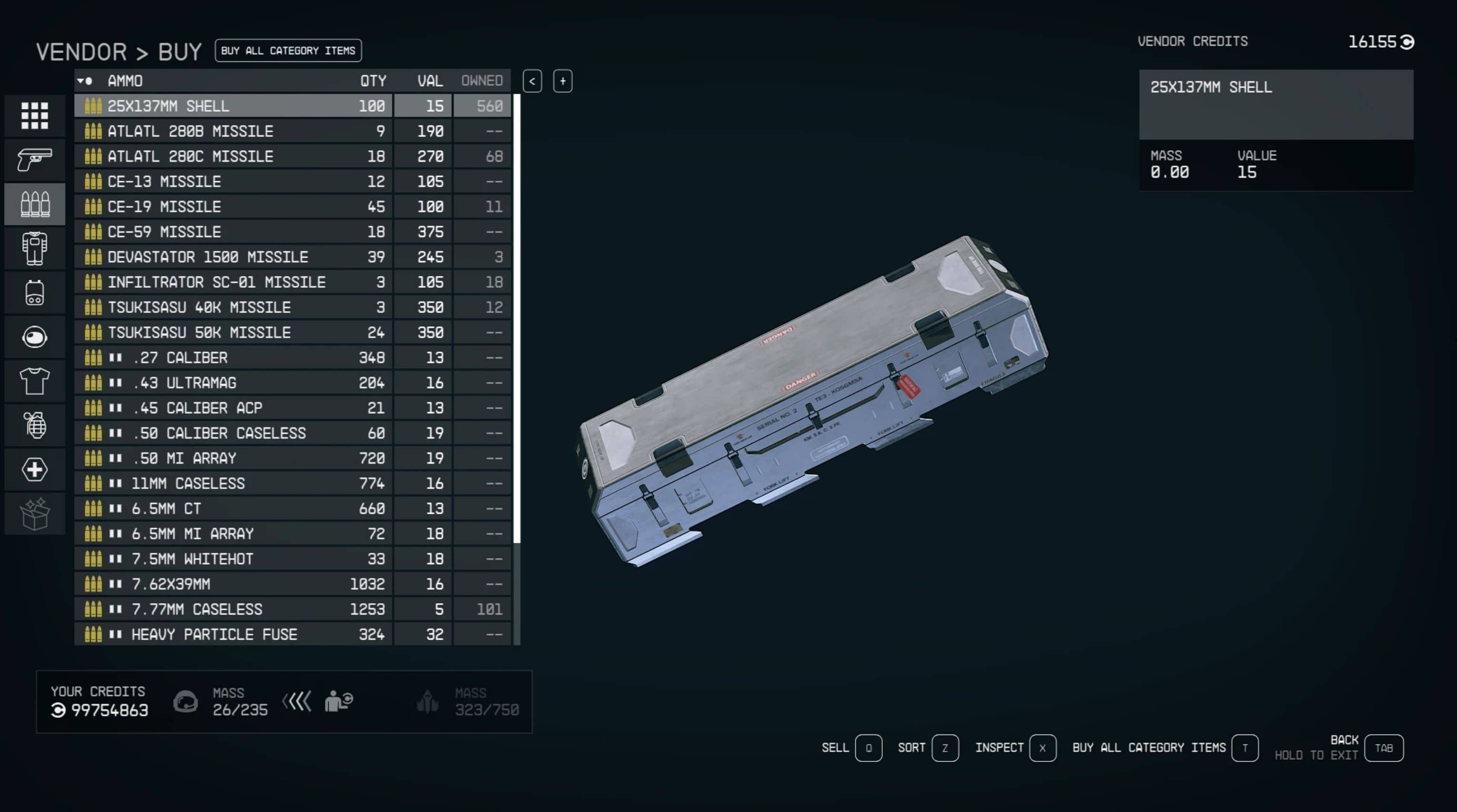Click the Buy All Category Items button
The height and width of the screenshot is (812, 1457).
(288, 51)
